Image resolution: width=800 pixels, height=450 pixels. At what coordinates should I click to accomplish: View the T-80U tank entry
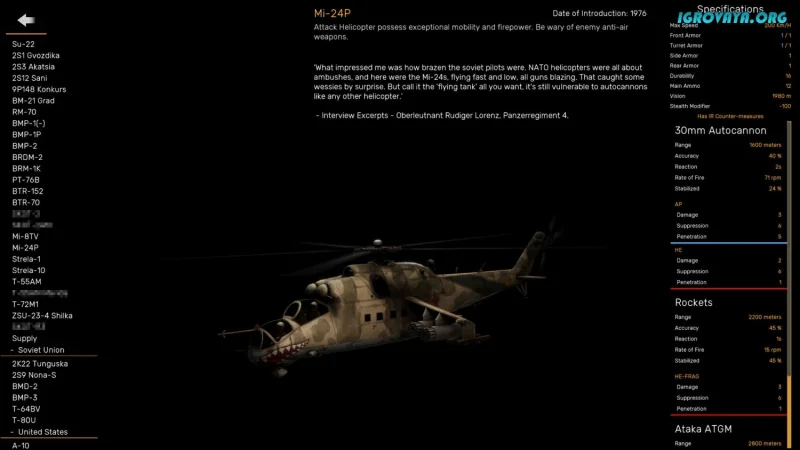25,420
